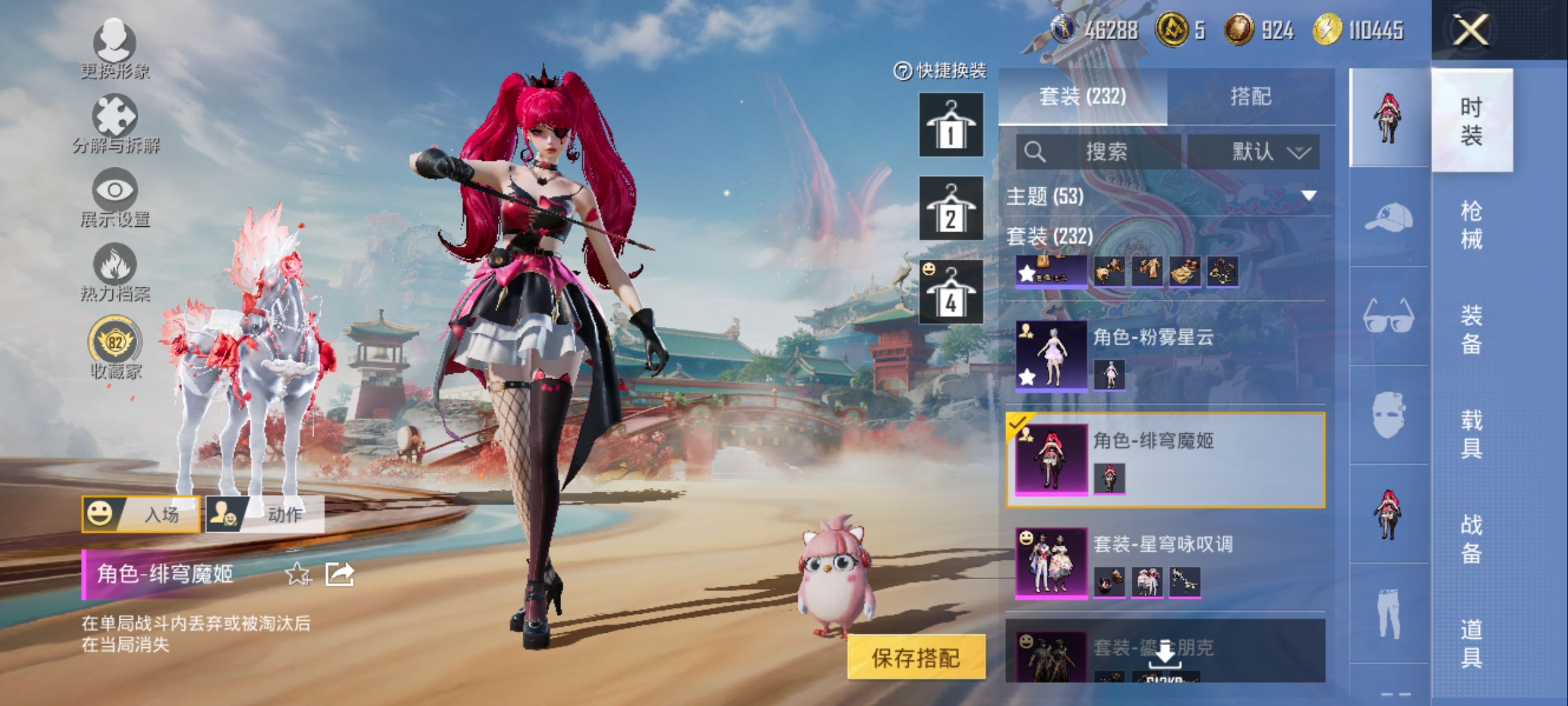Viewport: 1568px width, 706px height.
Task: Close the wardrobe with the X button
Action: tap(1470, 30)
